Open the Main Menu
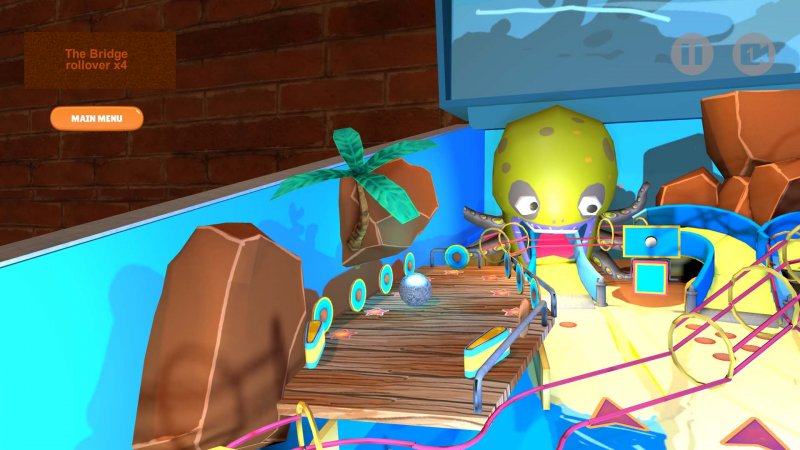 (97, 118)
